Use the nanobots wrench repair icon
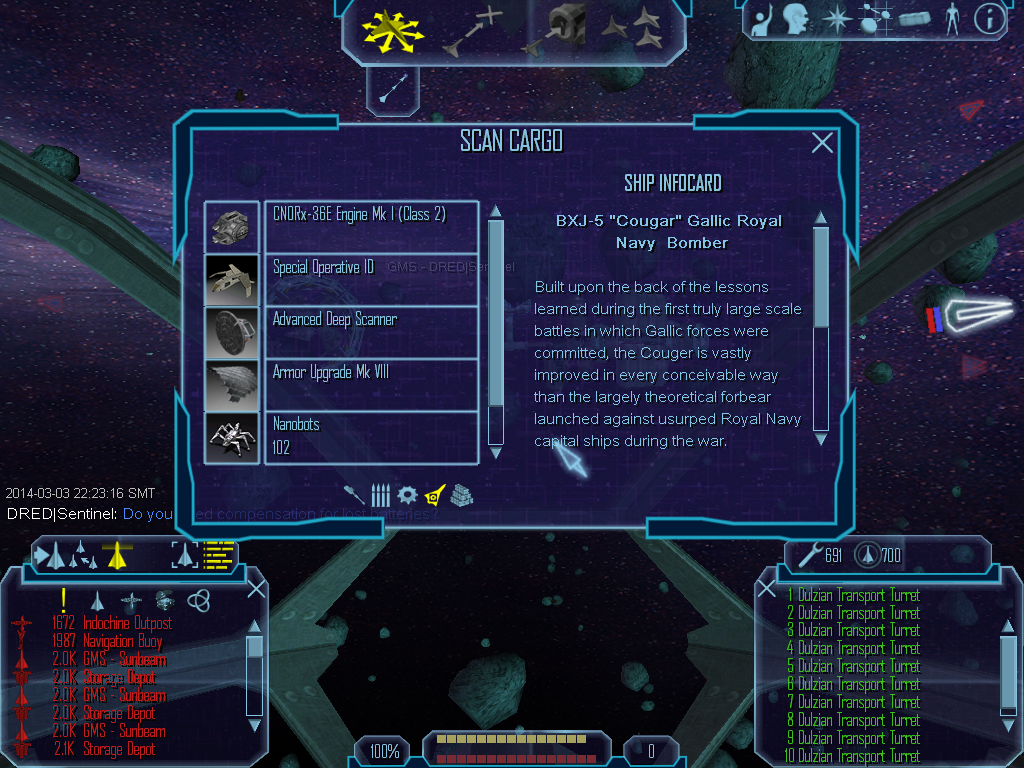Image resolution: width=1024 pixels, height=768 pixels. [x=808, y=554]
